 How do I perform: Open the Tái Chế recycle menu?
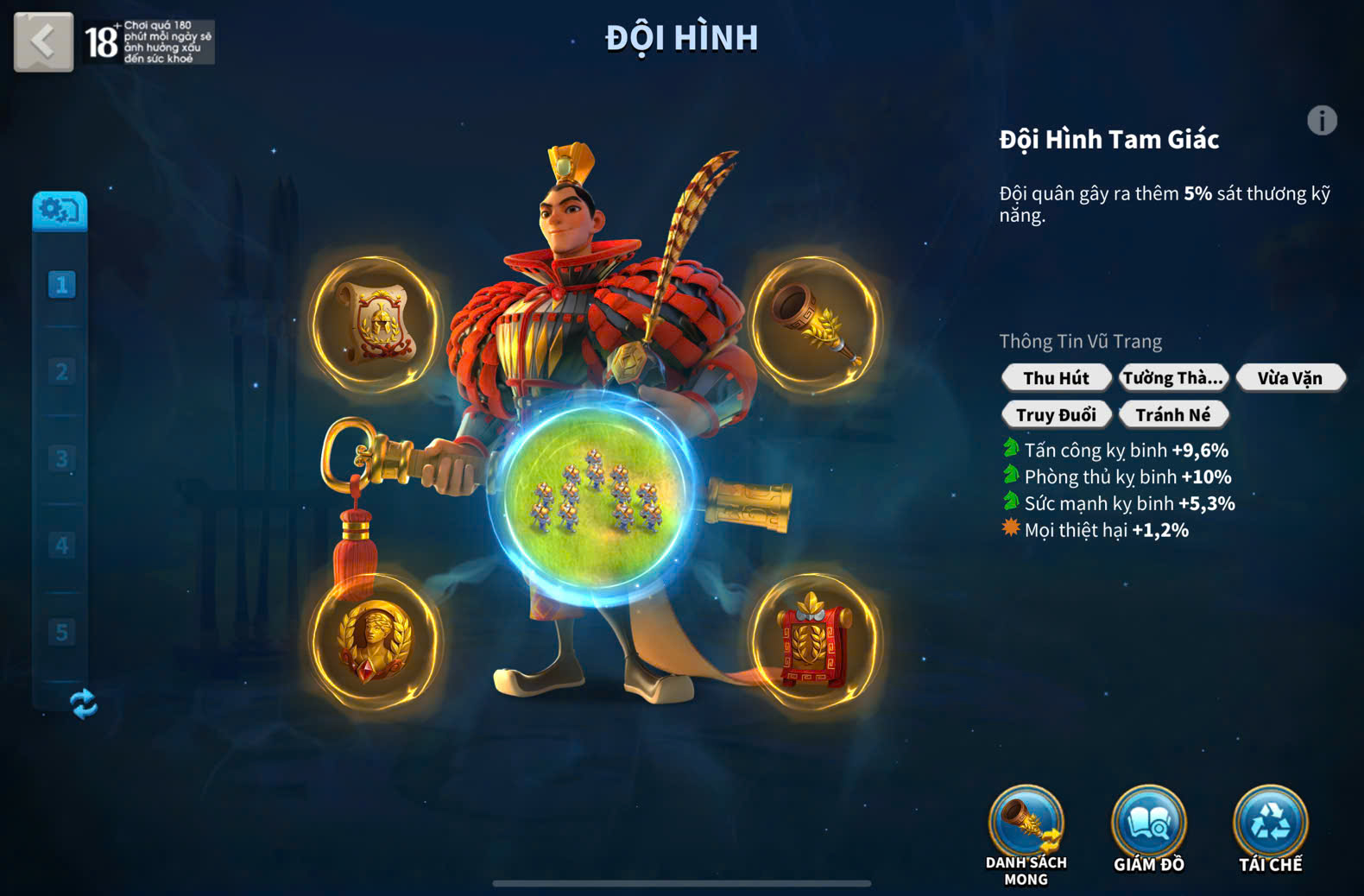[1270, 829]
